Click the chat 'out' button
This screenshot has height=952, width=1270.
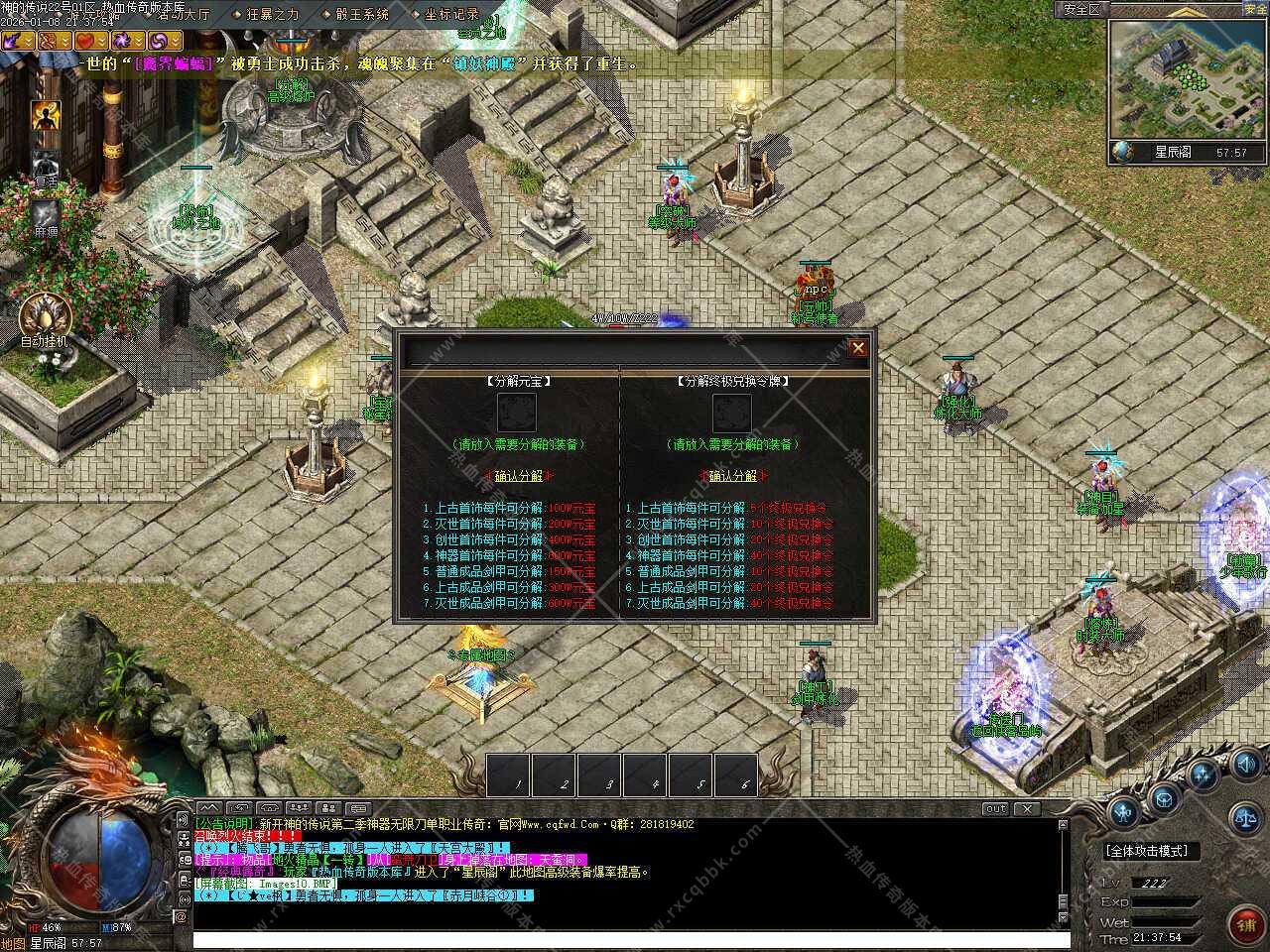pos(995,809)
